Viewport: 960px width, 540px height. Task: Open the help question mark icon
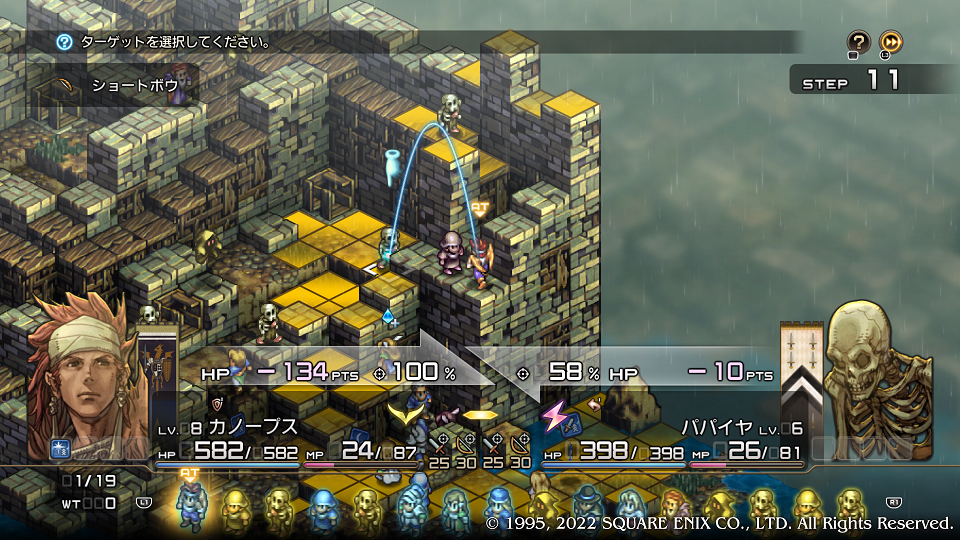pos(858,42)
